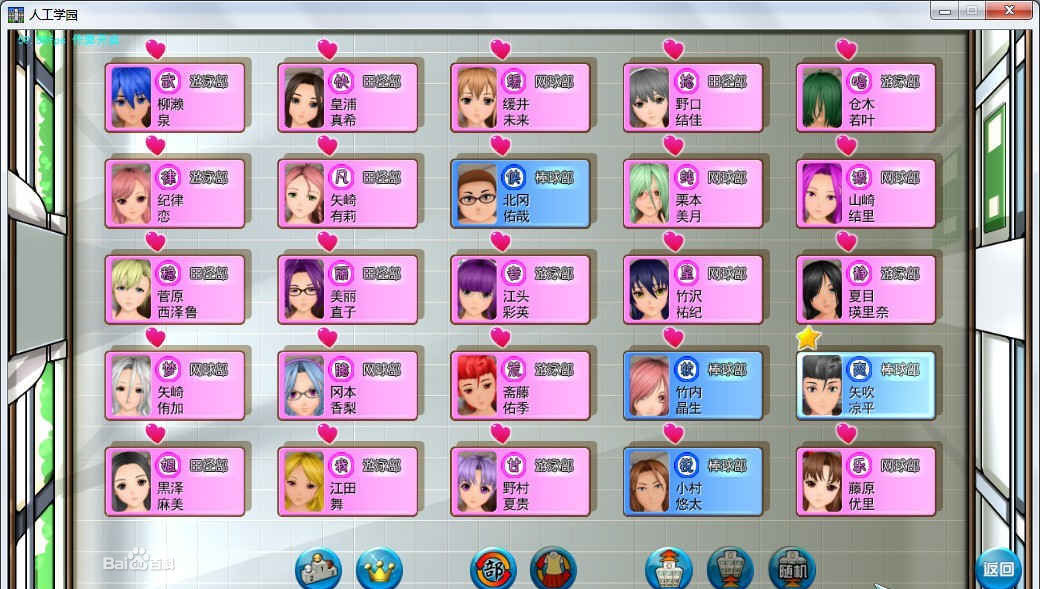This screenshot has width=1040, height=589.
Task: Pick the 野口结佳 card
Action: [694, 98]
